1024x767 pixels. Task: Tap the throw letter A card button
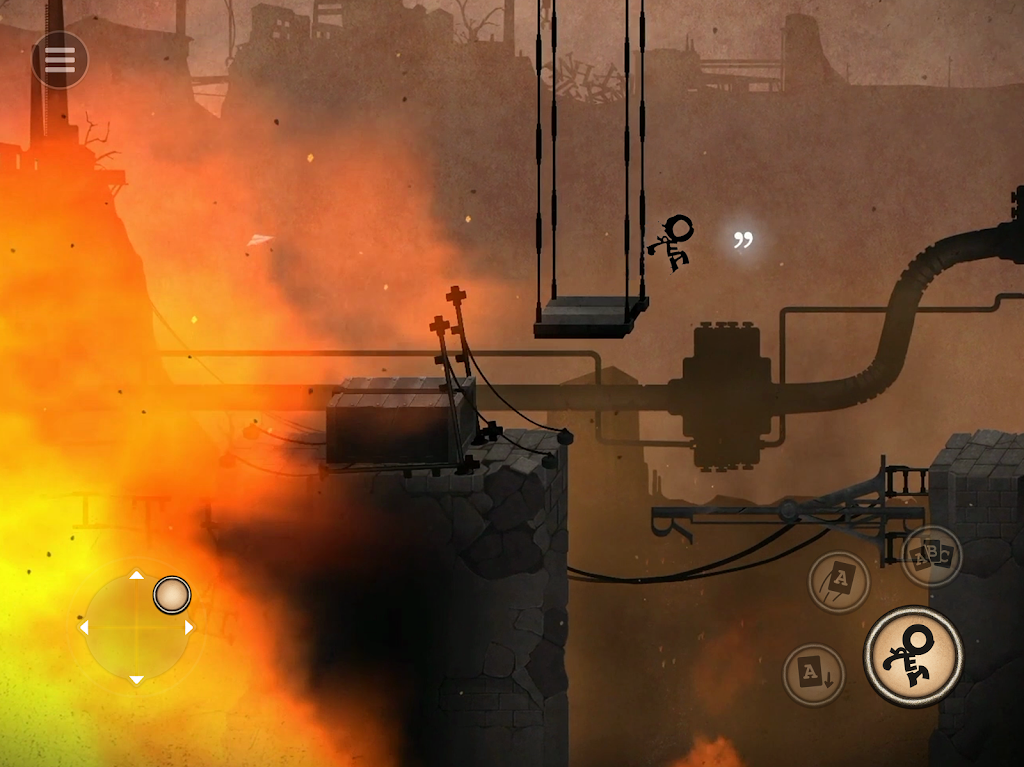point(839,581)
